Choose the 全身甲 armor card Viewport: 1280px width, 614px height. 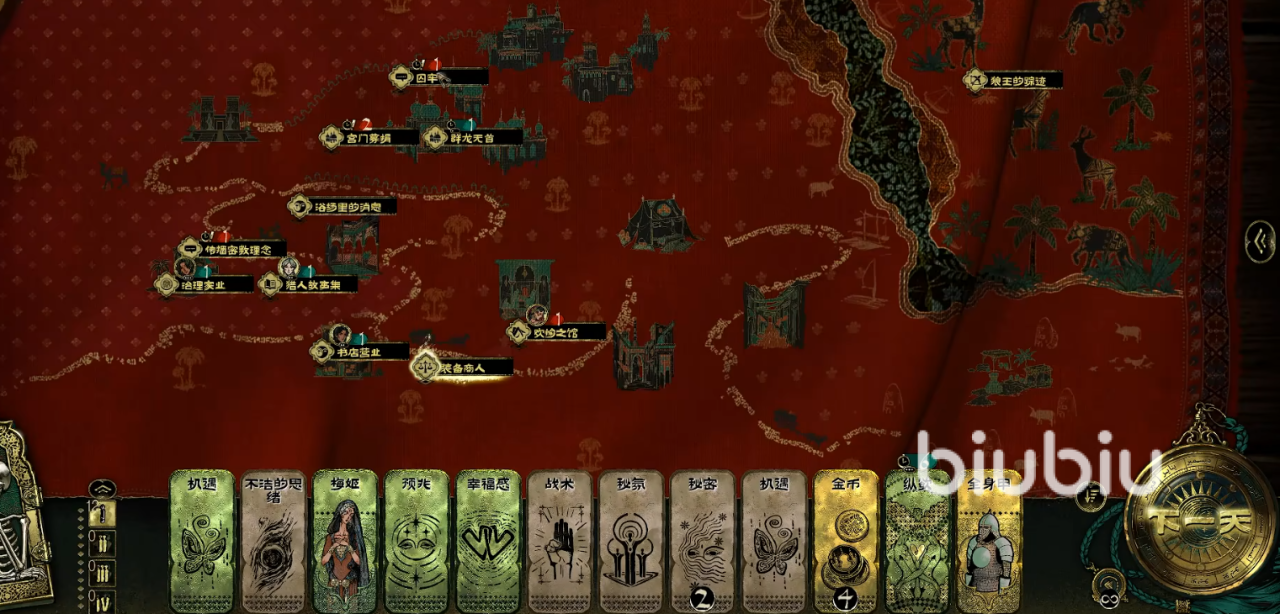pyautogui.click(x=989, y=542)
